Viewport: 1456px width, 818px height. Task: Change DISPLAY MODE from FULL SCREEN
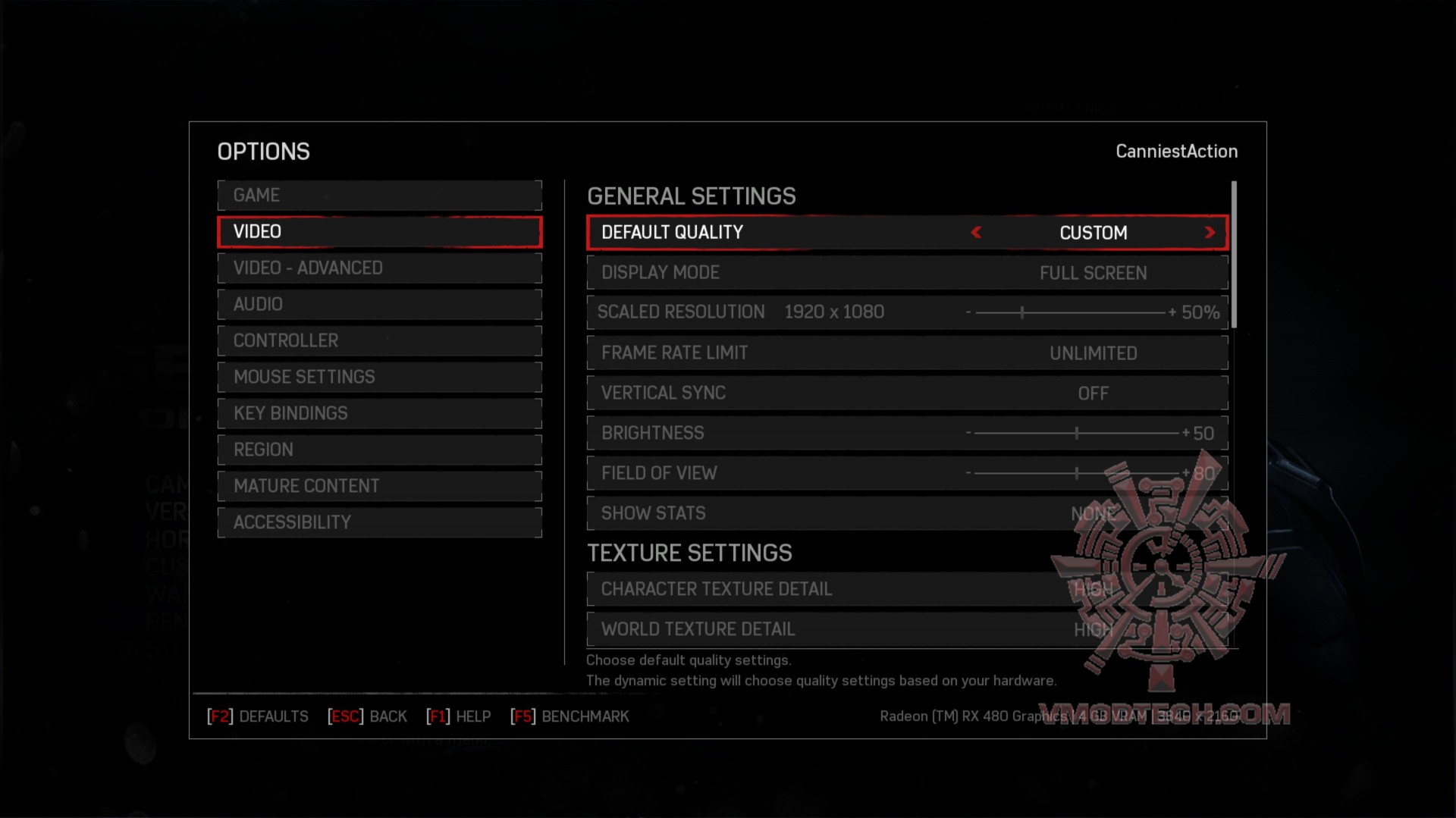(x=907, y=273)
